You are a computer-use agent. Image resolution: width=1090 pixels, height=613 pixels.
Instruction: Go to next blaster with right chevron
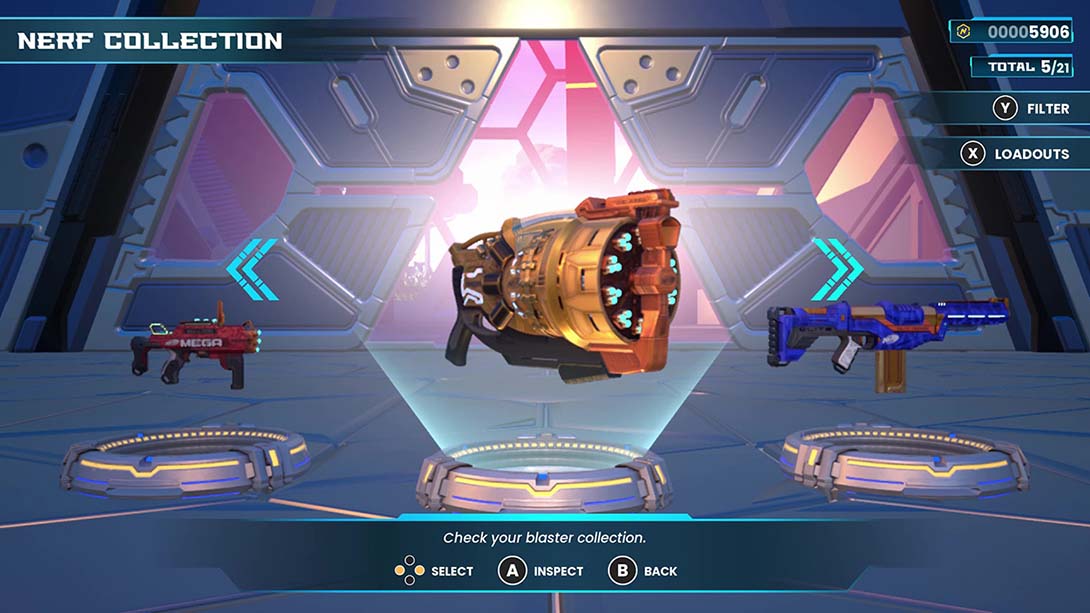coord(837,269)
